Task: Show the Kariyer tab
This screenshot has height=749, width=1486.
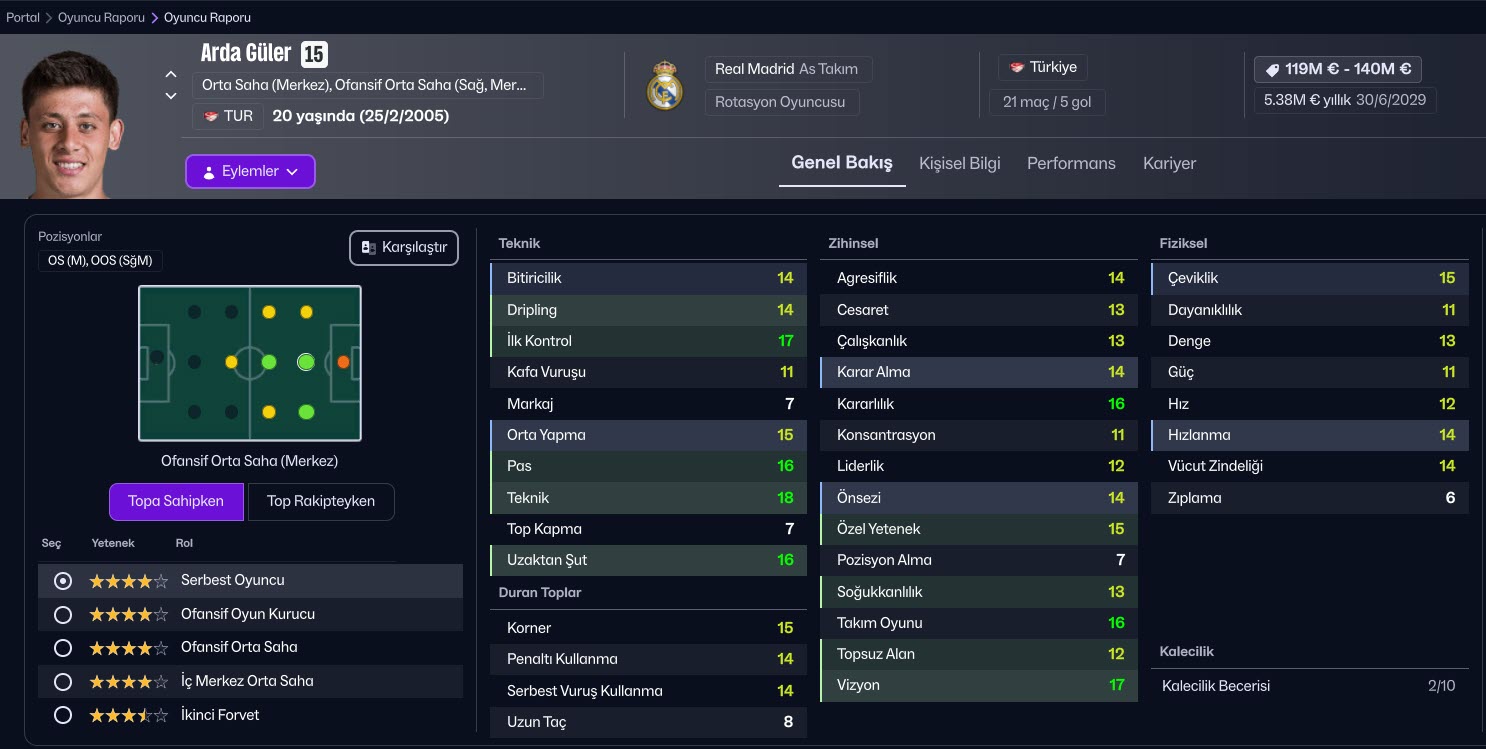Action: 1169,163
